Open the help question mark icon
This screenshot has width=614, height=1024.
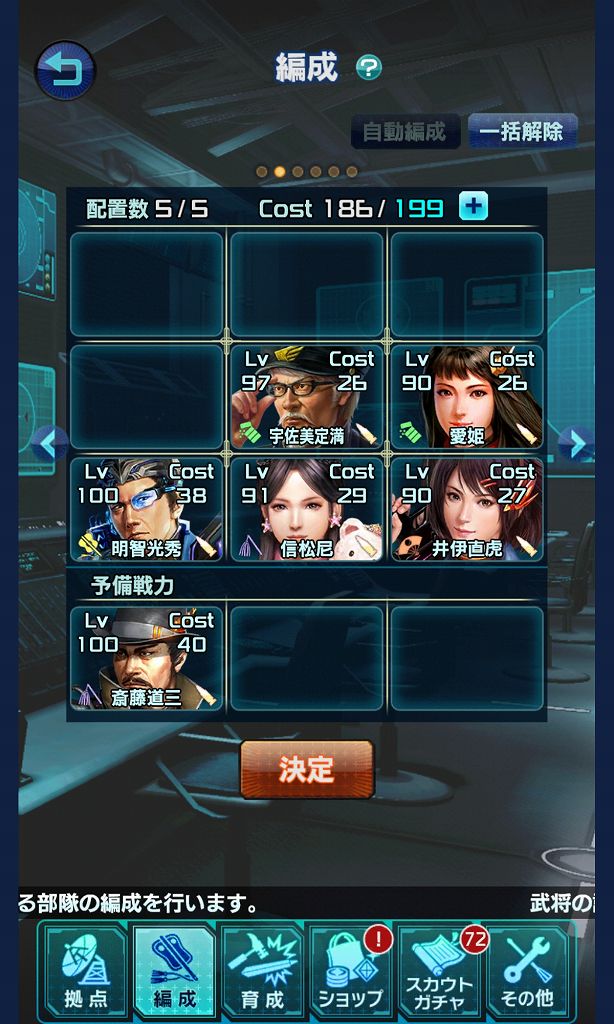[x=369, y=68]
